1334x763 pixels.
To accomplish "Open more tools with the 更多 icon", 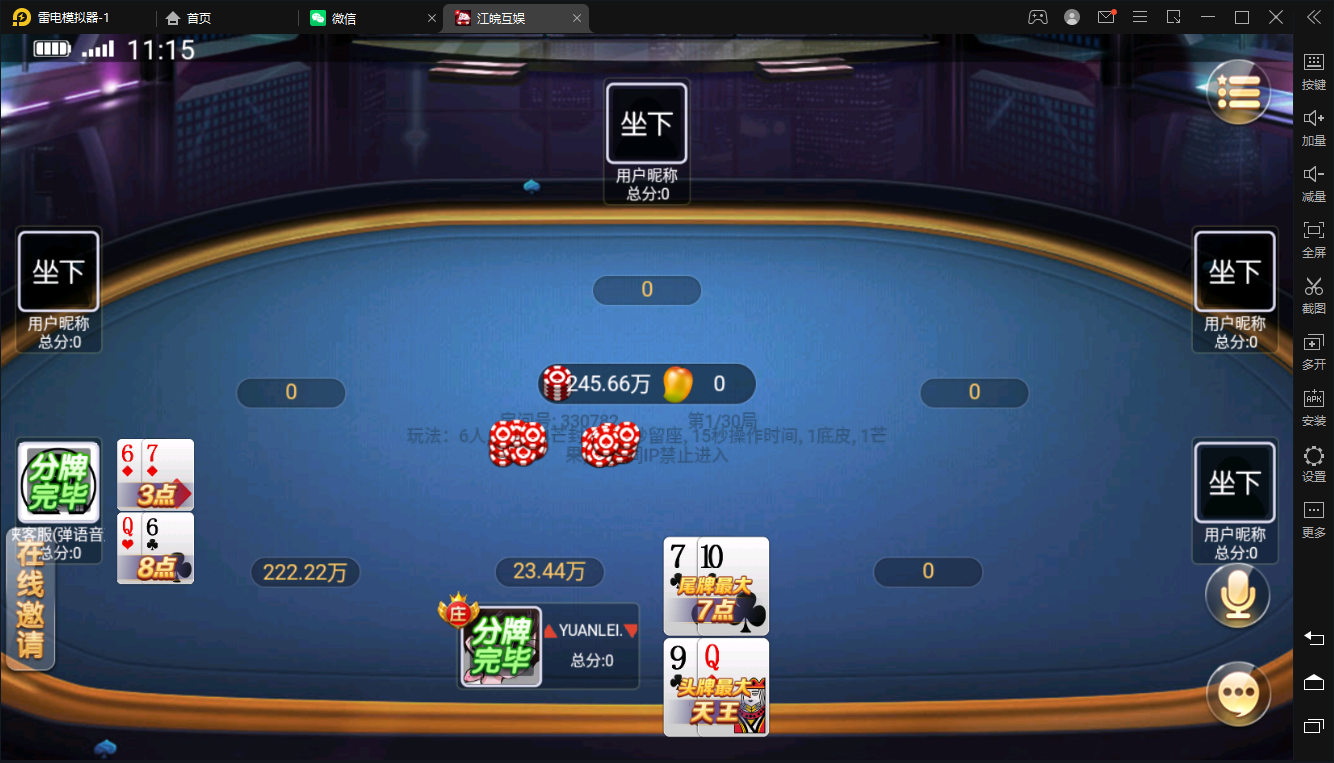I will [x=1313, y=516].
